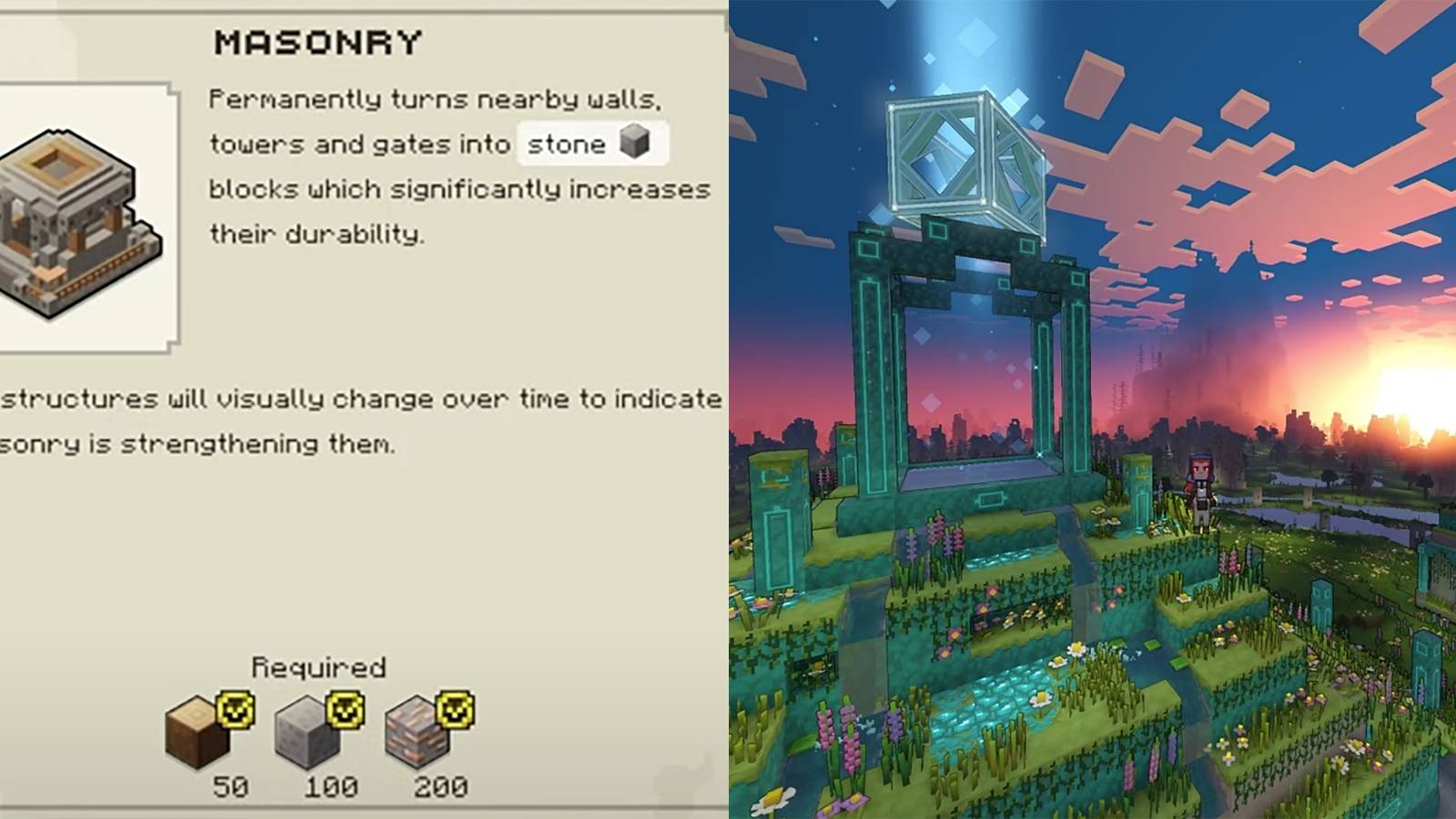
Task: Select the MASONRY title heading
Action: [x=320, y=41]
